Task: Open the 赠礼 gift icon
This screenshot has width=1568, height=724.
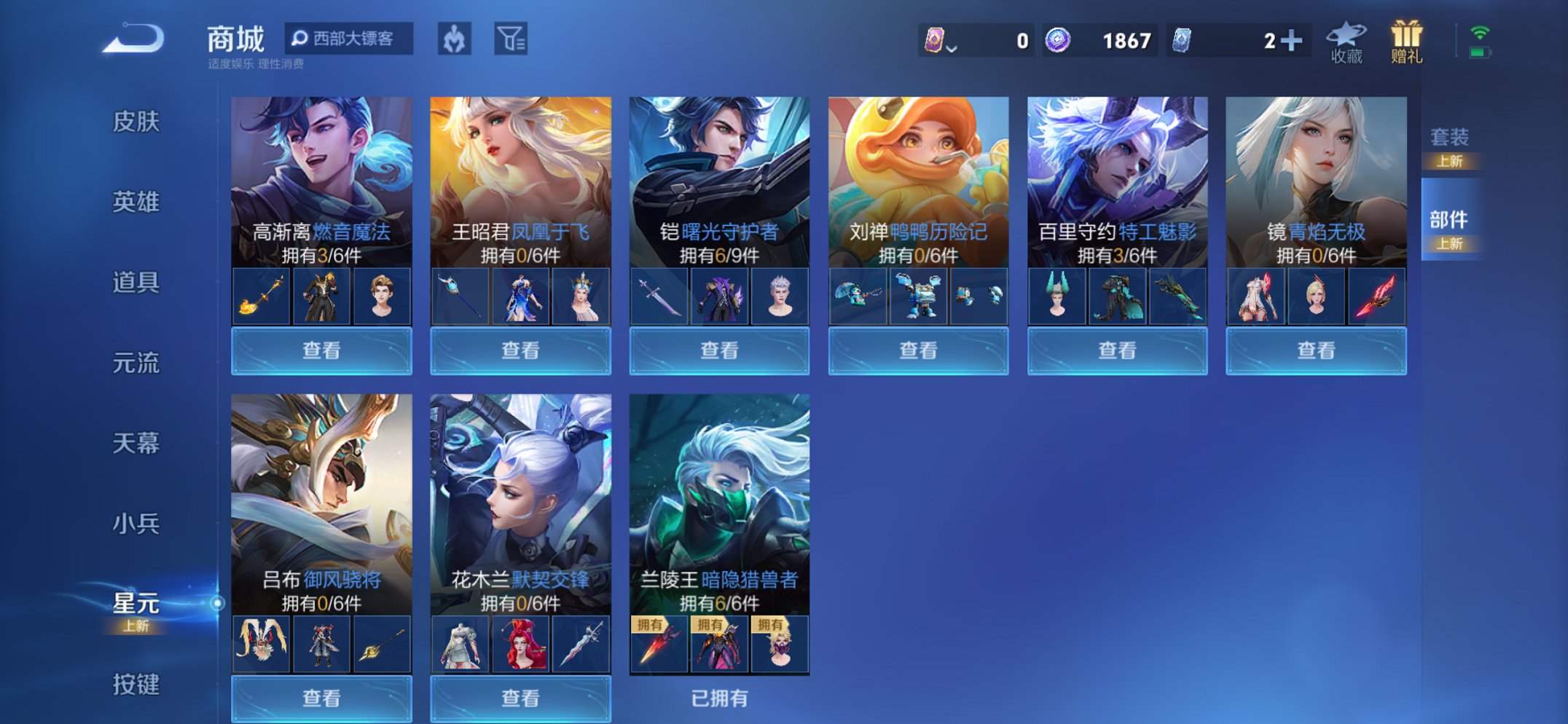Action: 1404,36
